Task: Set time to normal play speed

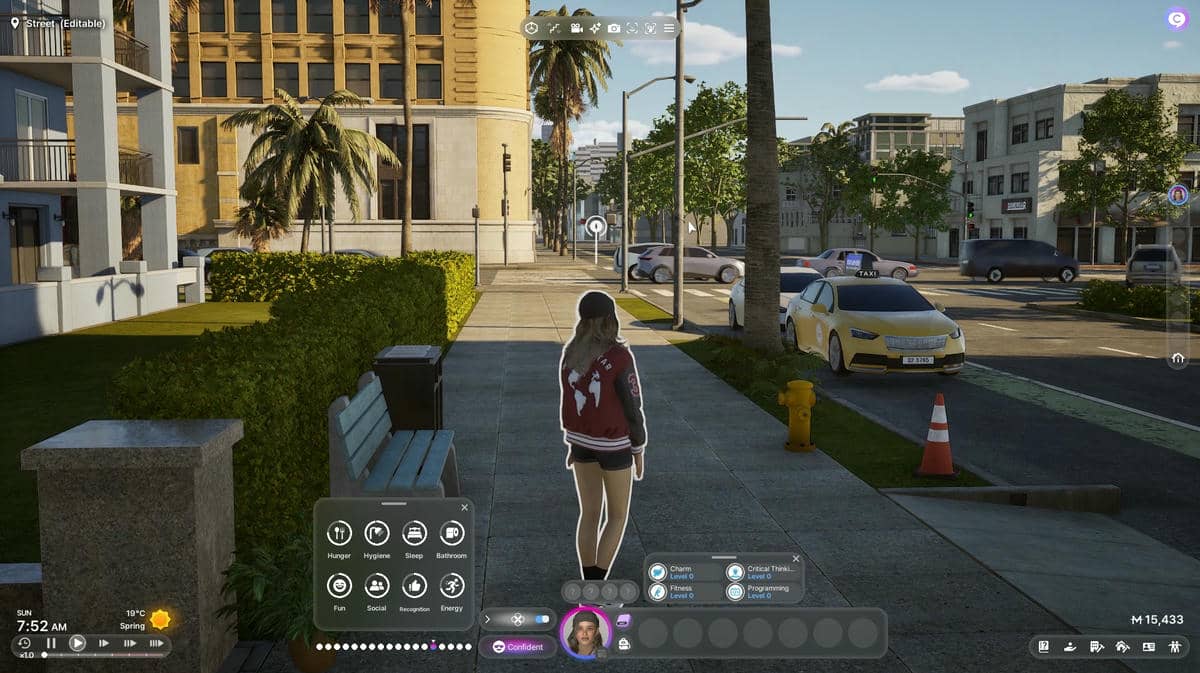Action: (x=77, y=643)
